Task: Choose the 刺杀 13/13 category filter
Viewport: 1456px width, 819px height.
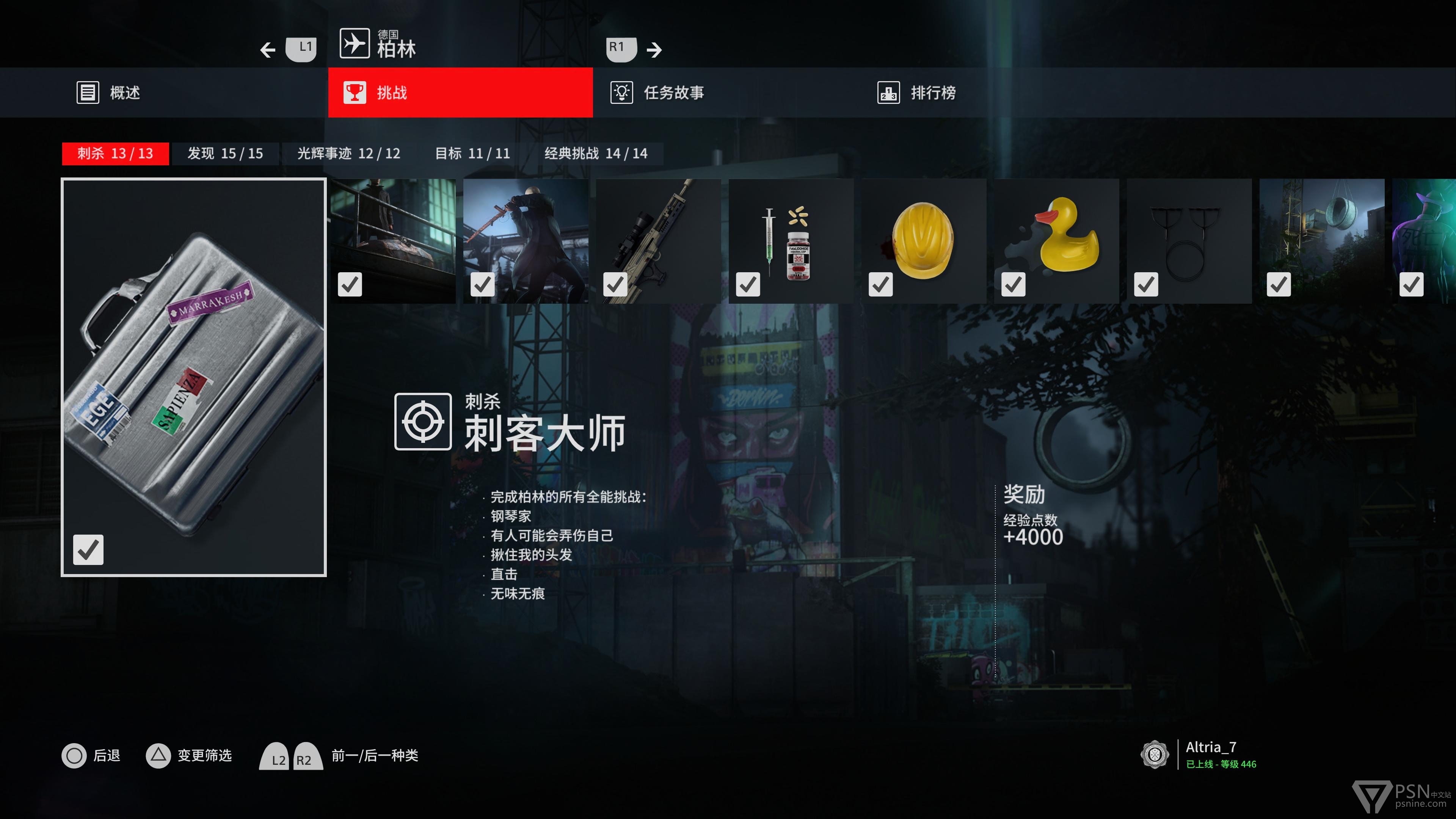Action: coord(115,154)
